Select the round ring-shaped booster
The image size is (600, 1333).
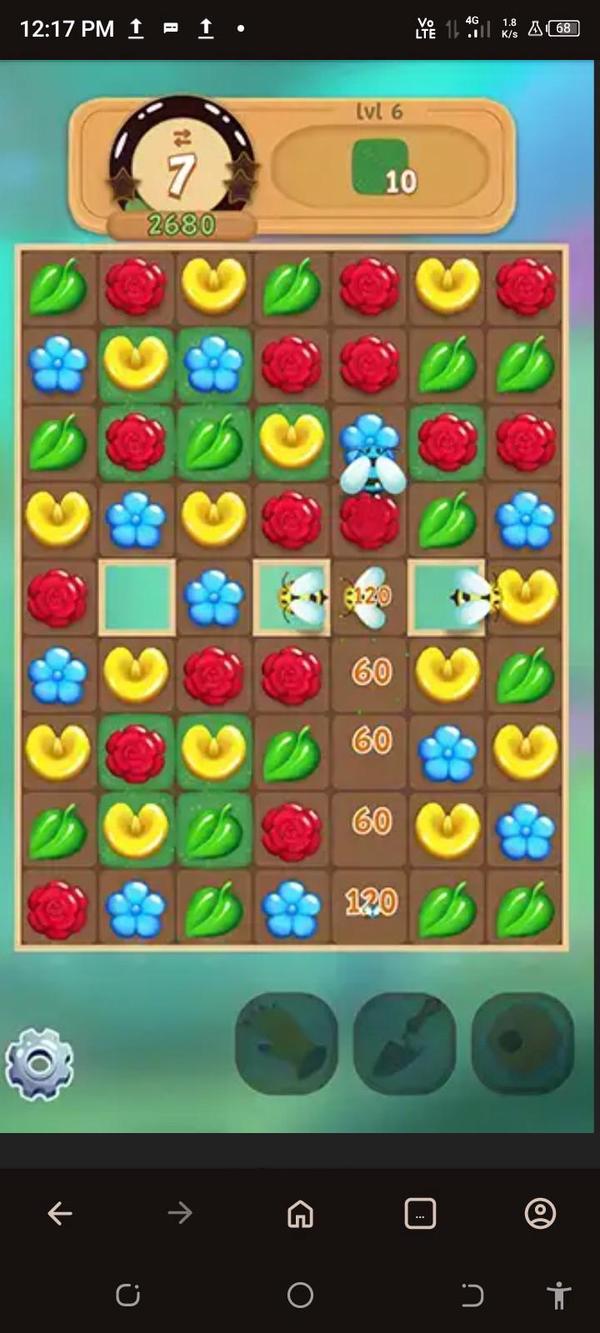522,1043
